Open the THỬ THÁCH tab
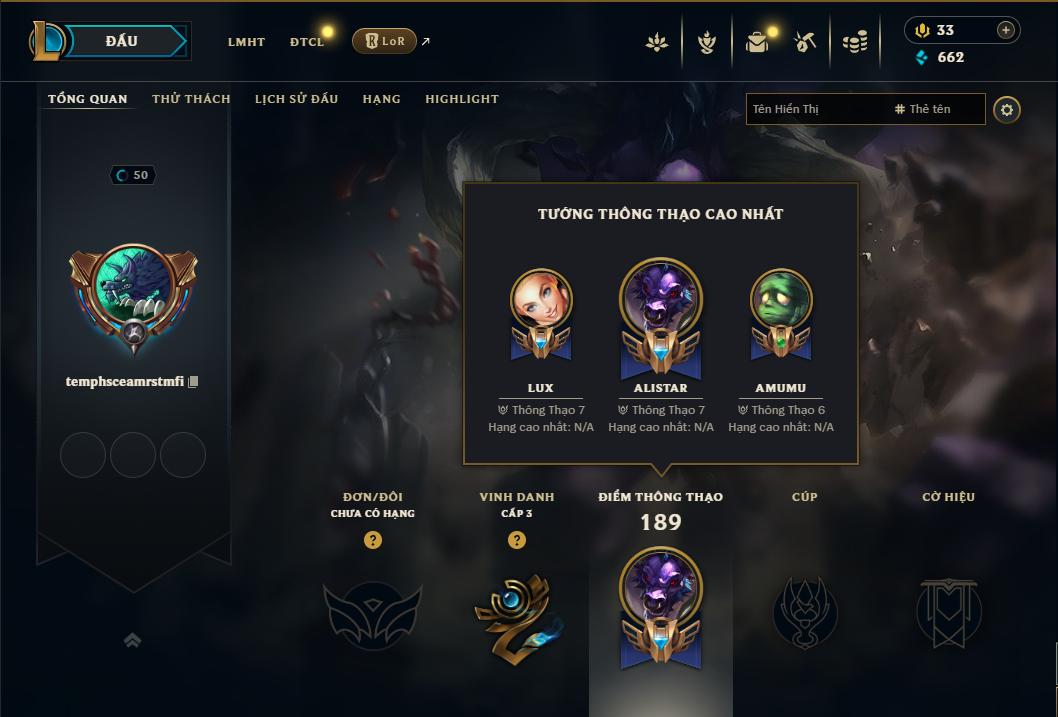 coord(191,99)
